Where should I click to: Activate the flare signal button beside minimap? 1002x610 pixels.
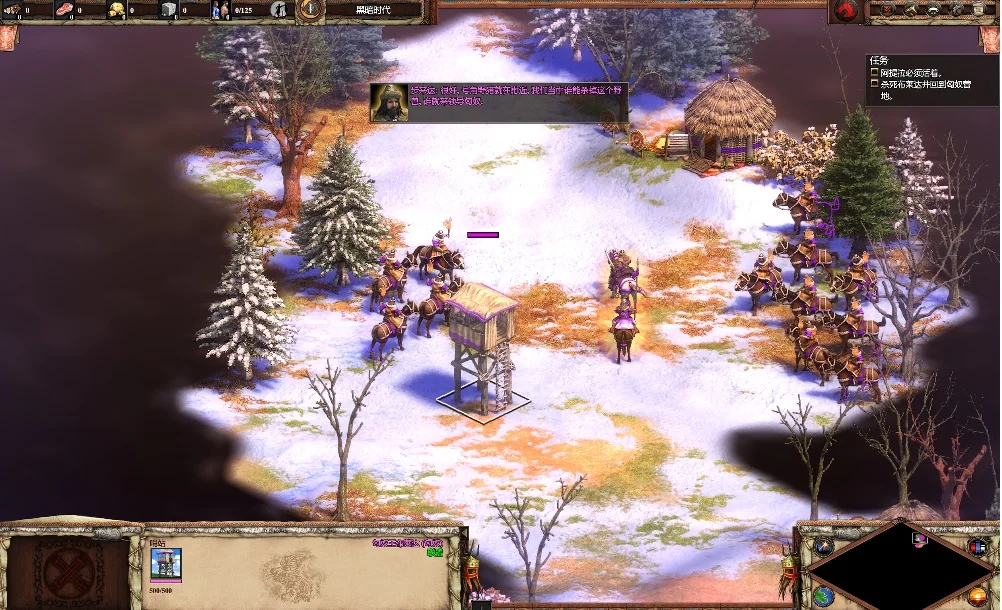(822, 546)
